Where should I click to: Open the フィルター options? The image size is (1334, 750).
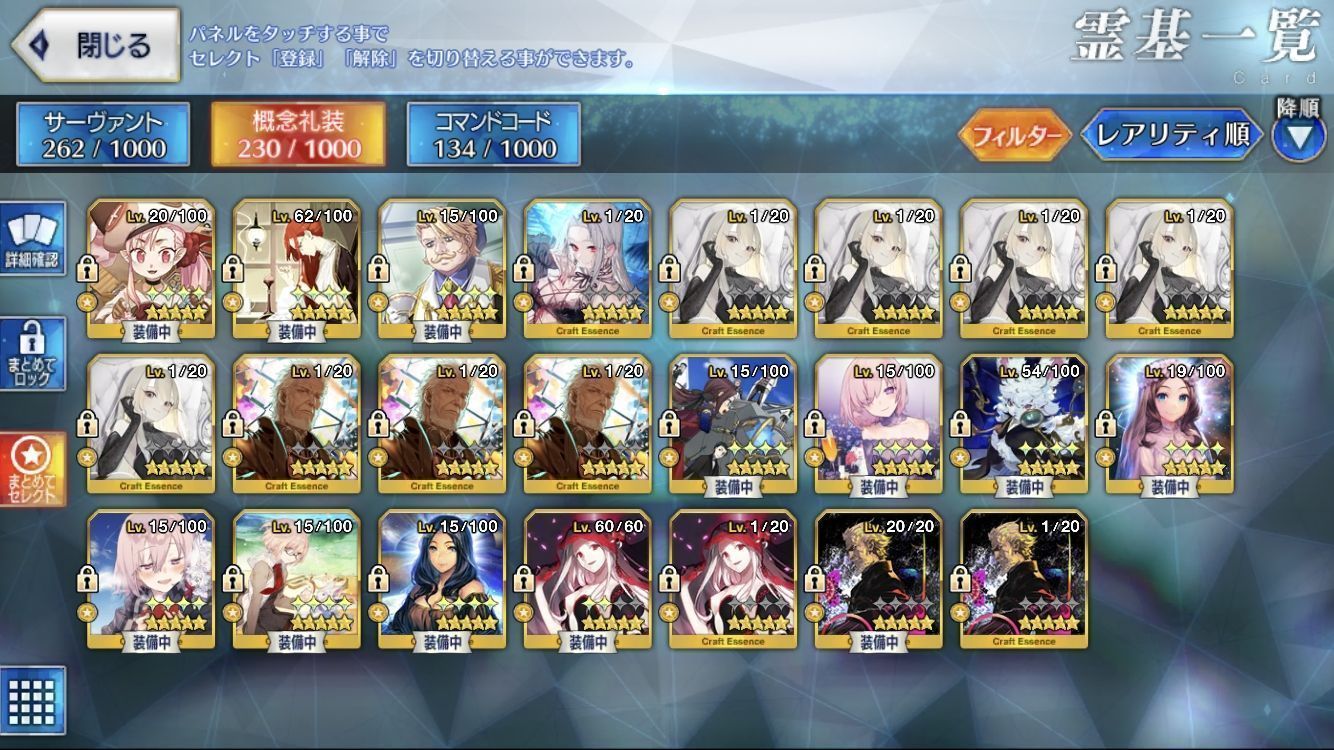click(1014, 135)
